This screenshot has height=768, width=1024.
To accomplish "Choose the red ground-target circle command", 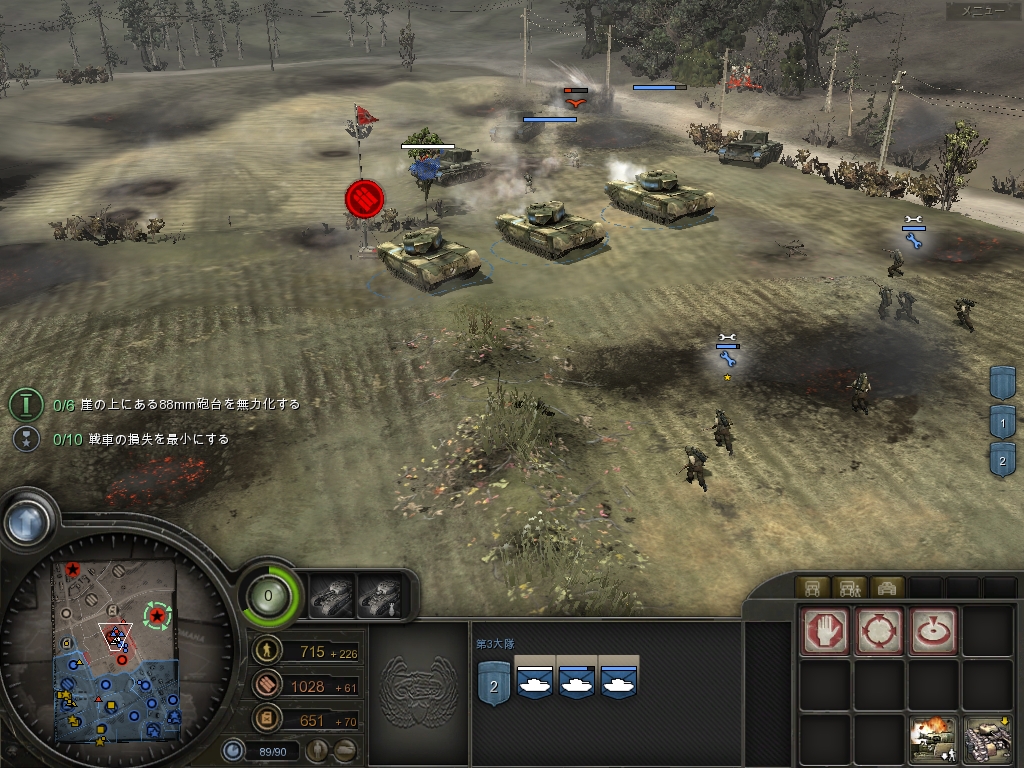I will pyautogui.click(x=933, y=630).
